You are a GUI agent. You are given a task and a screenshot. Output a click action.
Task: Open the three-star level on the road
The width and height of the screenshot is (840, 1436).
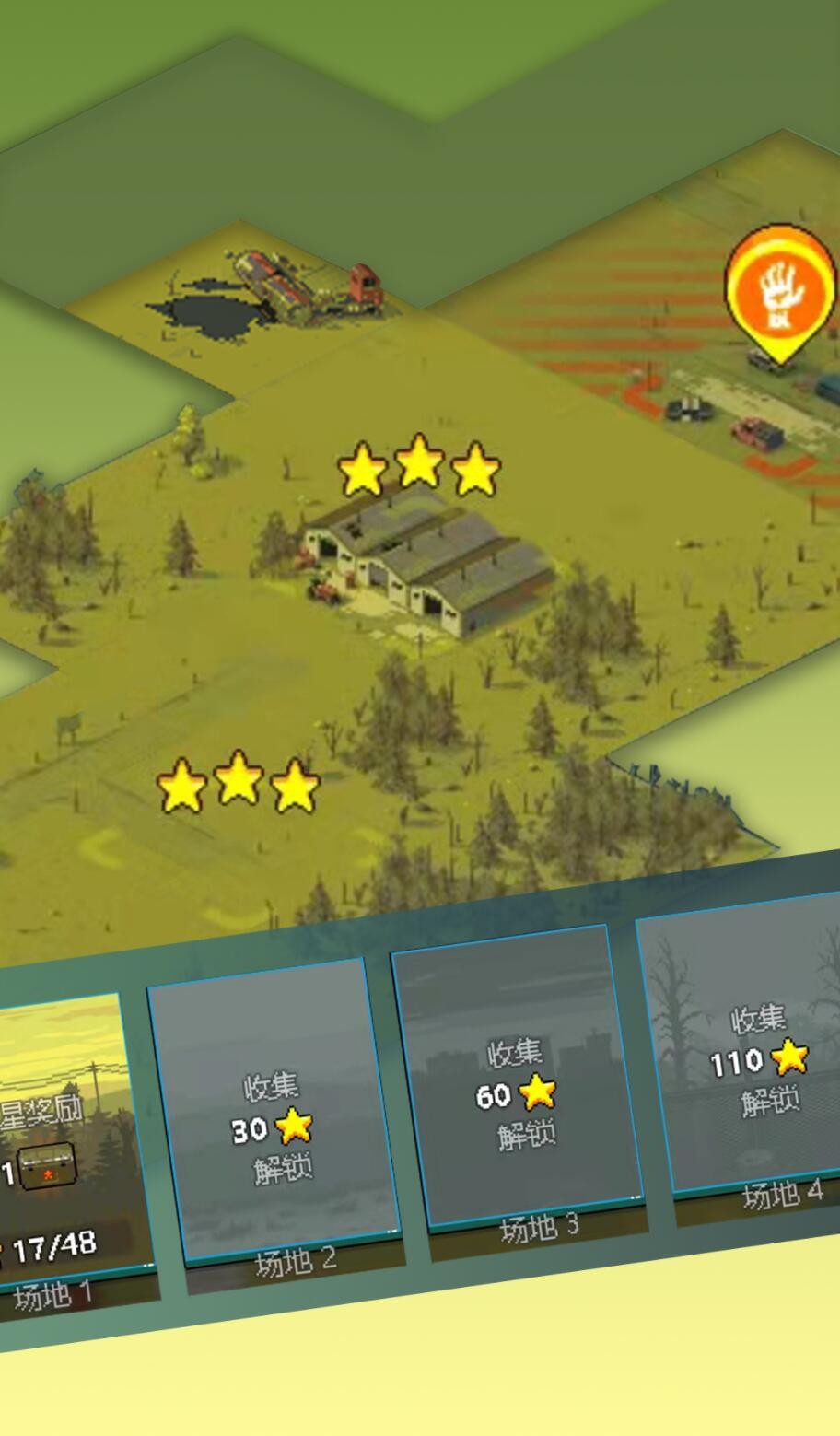pos(238,783)
